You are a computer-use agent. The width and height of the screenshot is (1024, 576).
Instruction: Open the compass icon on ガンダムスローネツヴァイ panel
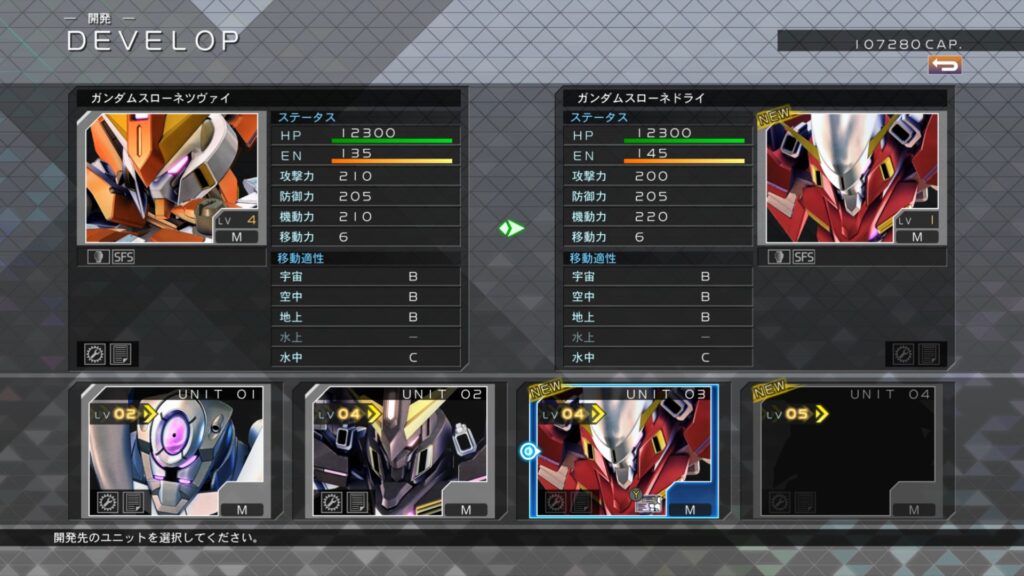[96, 354]
